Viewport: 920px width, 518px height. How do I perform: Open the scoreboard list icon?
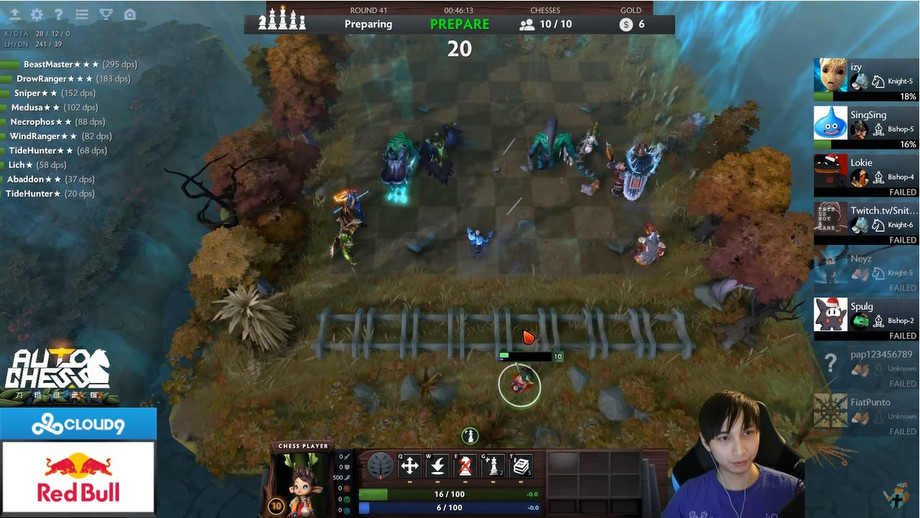coord(82,15)
